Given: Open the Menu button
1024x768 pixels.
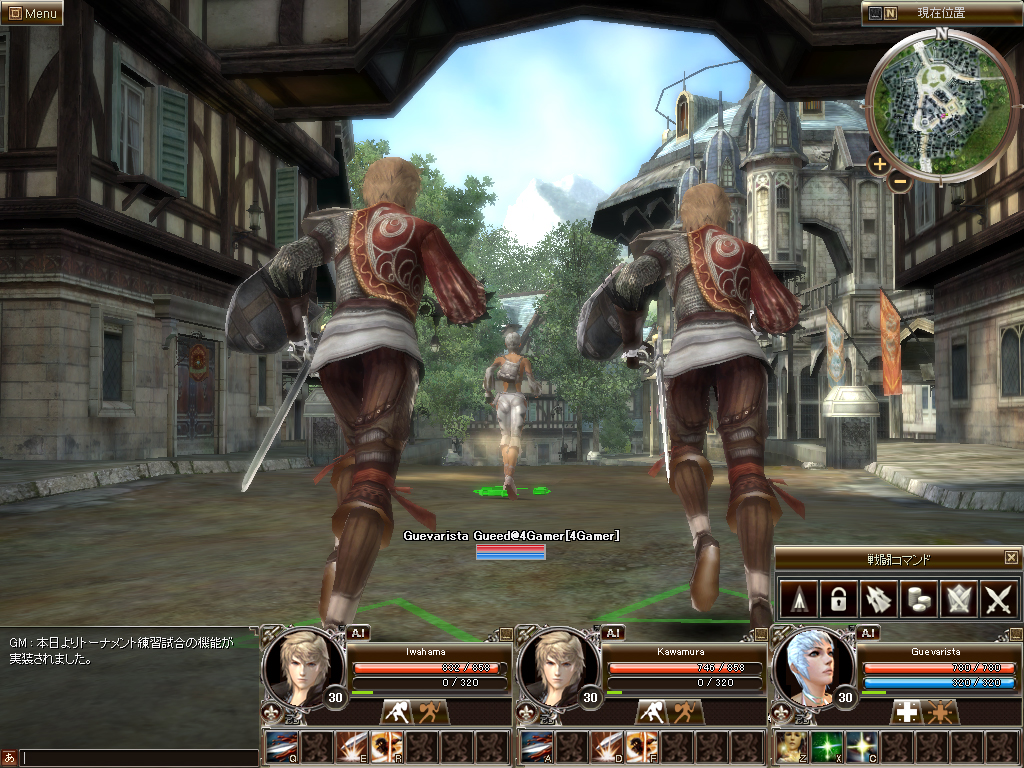Looking at the screenshot, I should click(32, 13).
